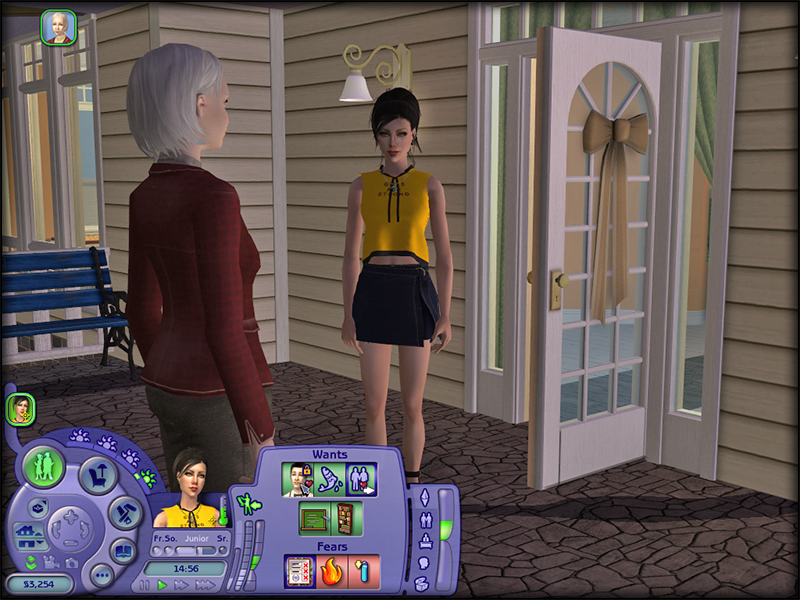Open the story mode book button
The width and height of the screenshot is (800, 600).
pos(123,550)
